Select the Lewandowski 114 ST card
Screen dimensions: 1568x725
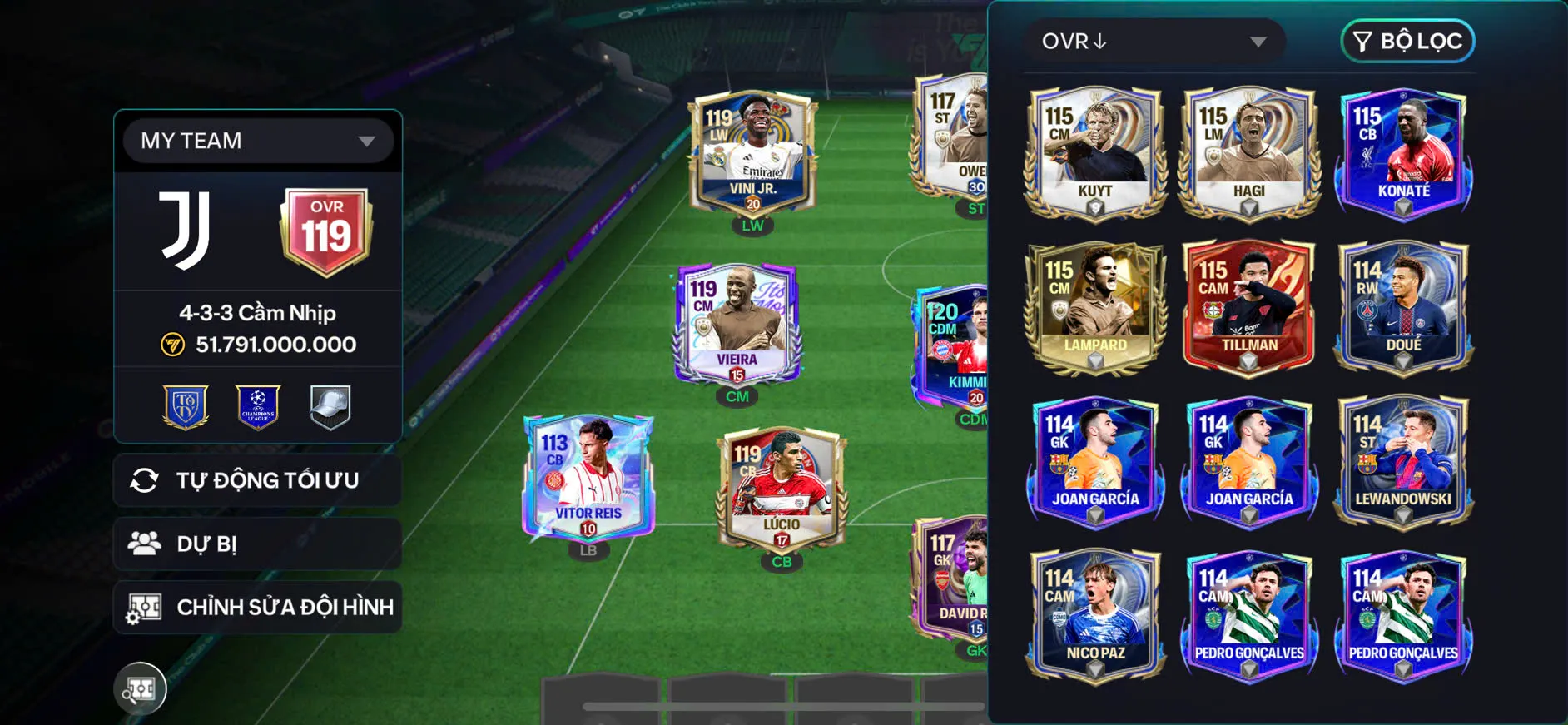pos(1403,460)
